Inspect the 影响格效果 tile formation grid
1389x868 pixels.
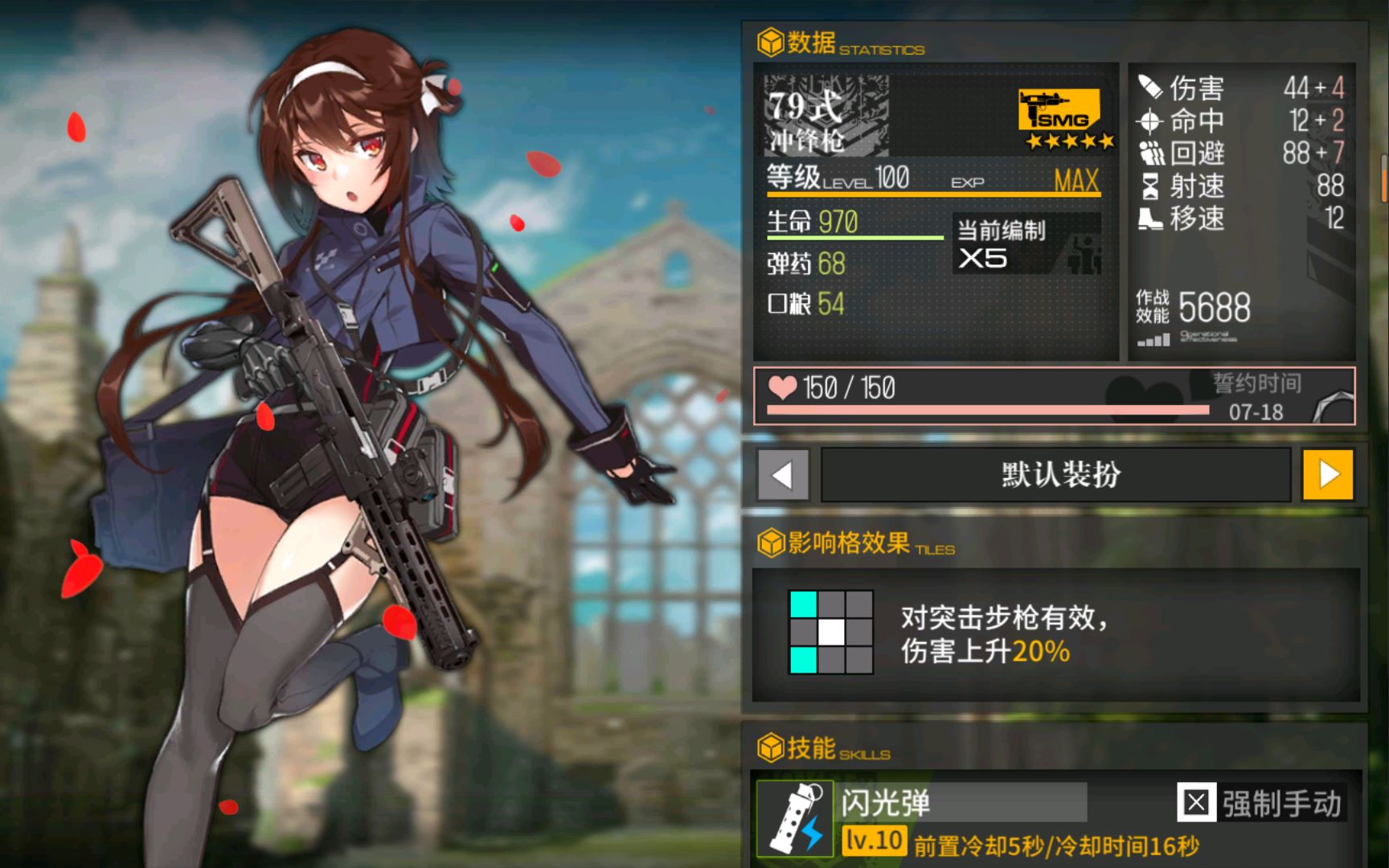tap(831, 632)
